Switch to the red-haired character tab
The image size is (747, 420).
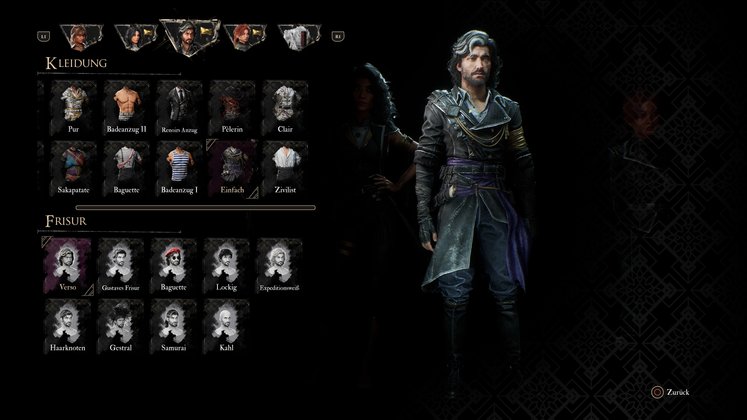click(x=242, y=37)
